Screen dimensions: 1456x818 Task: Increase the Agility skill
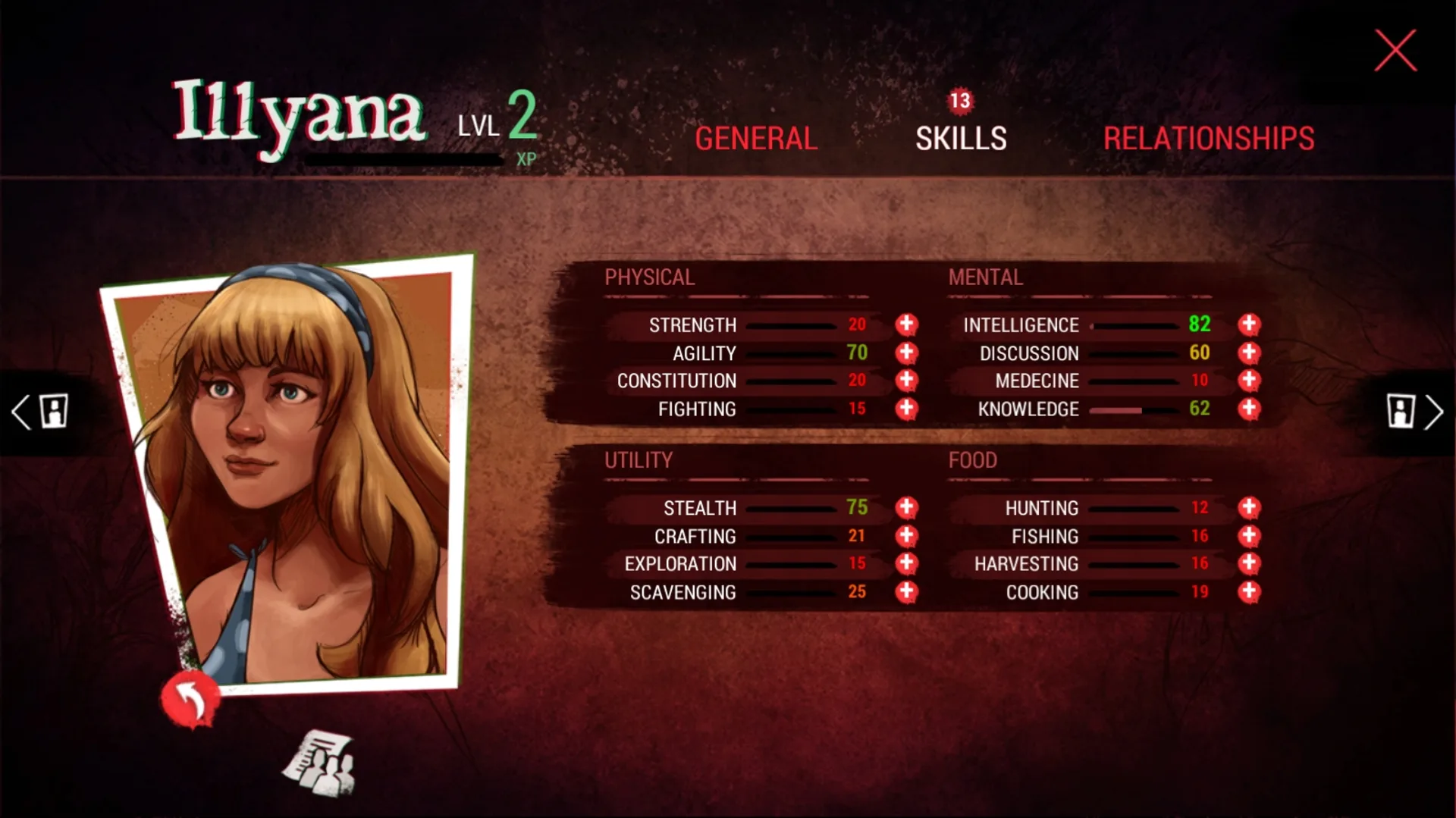point(905,353)
